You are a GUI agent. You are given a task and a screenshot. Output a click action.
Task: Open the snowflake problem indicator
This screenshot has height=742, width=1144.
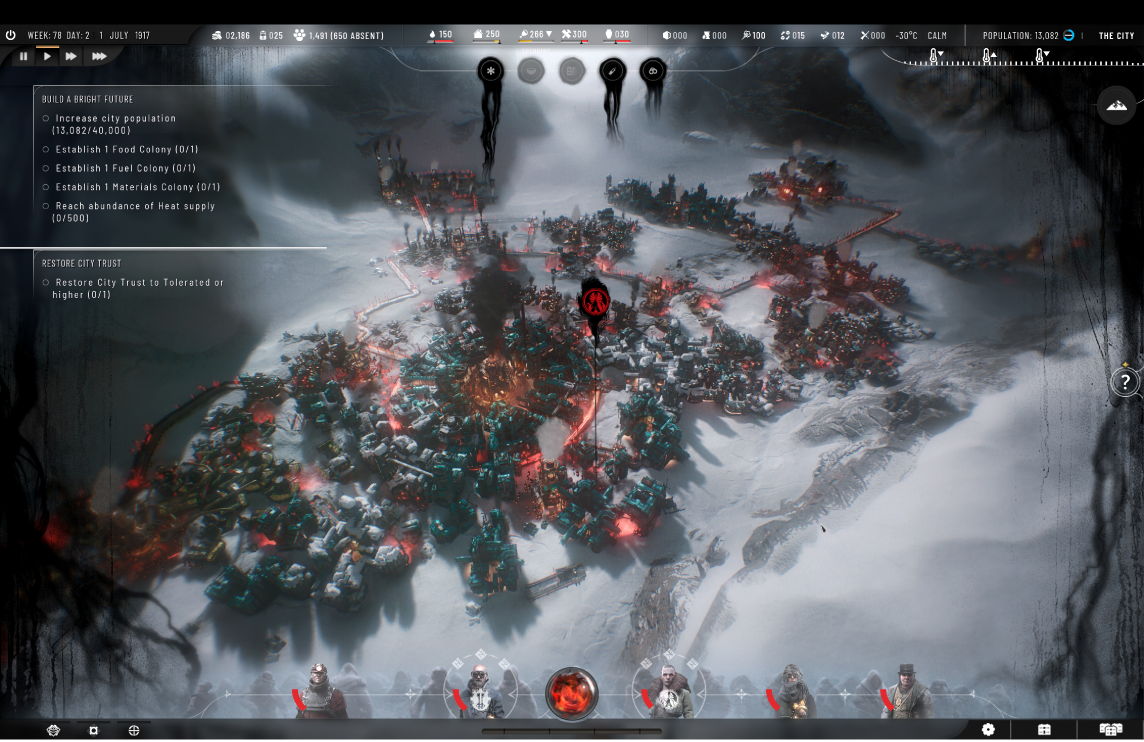pos(490,71)
